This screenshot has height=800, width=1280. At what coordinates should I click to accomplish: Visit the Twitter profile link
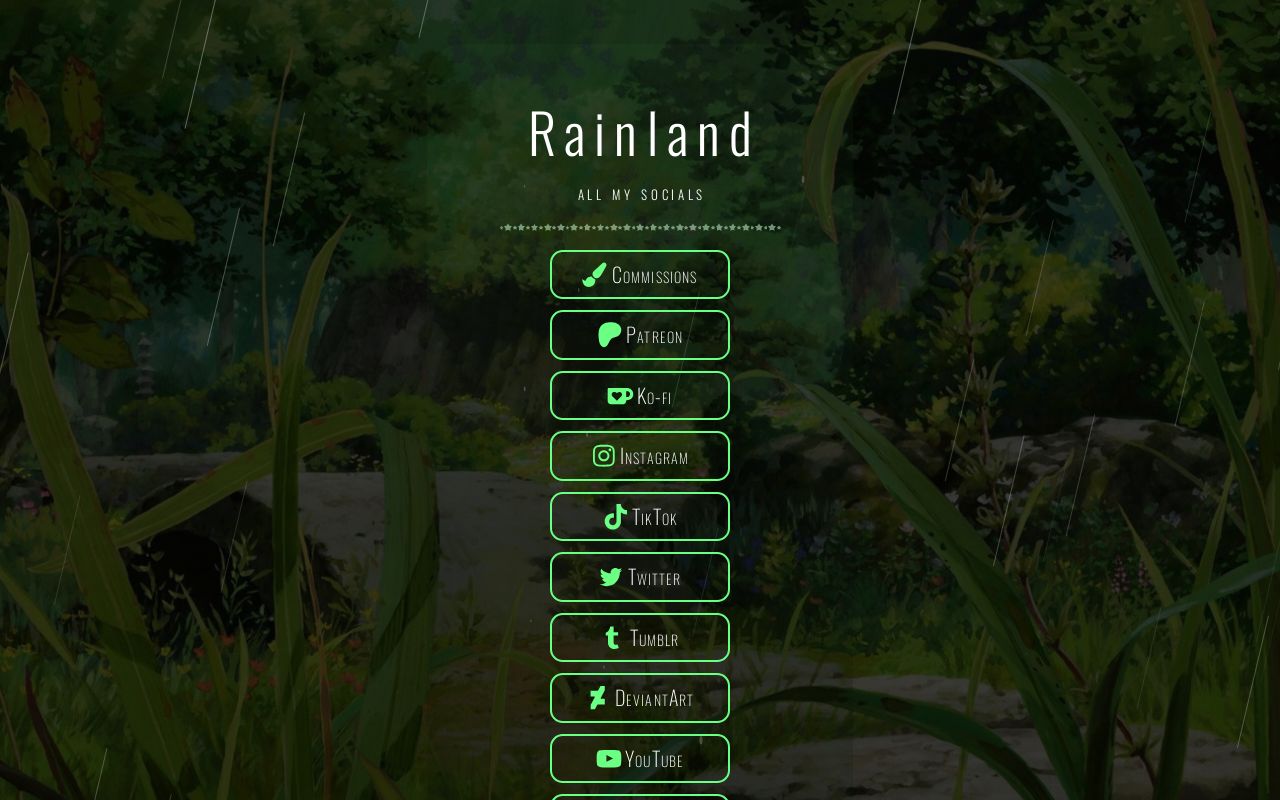640,577
